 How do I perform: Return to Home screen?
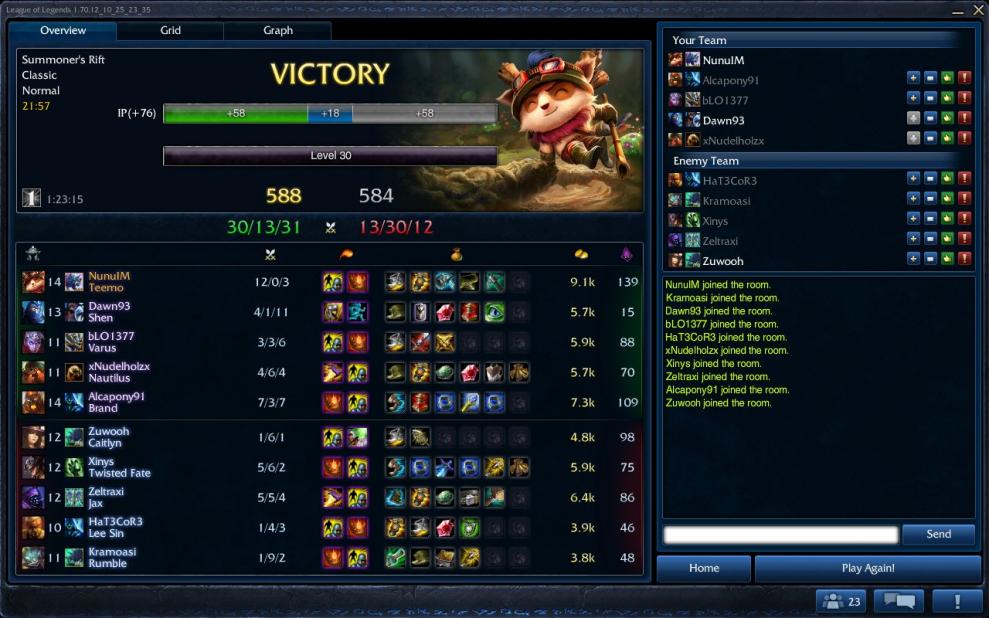coord(704,568)
